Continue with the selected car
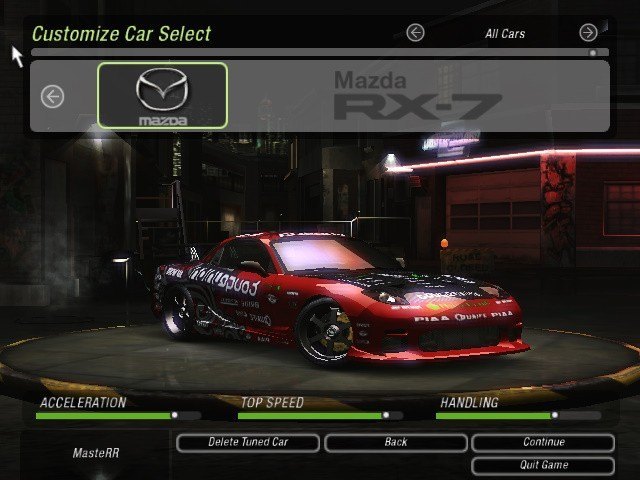 tap(543, 442)
